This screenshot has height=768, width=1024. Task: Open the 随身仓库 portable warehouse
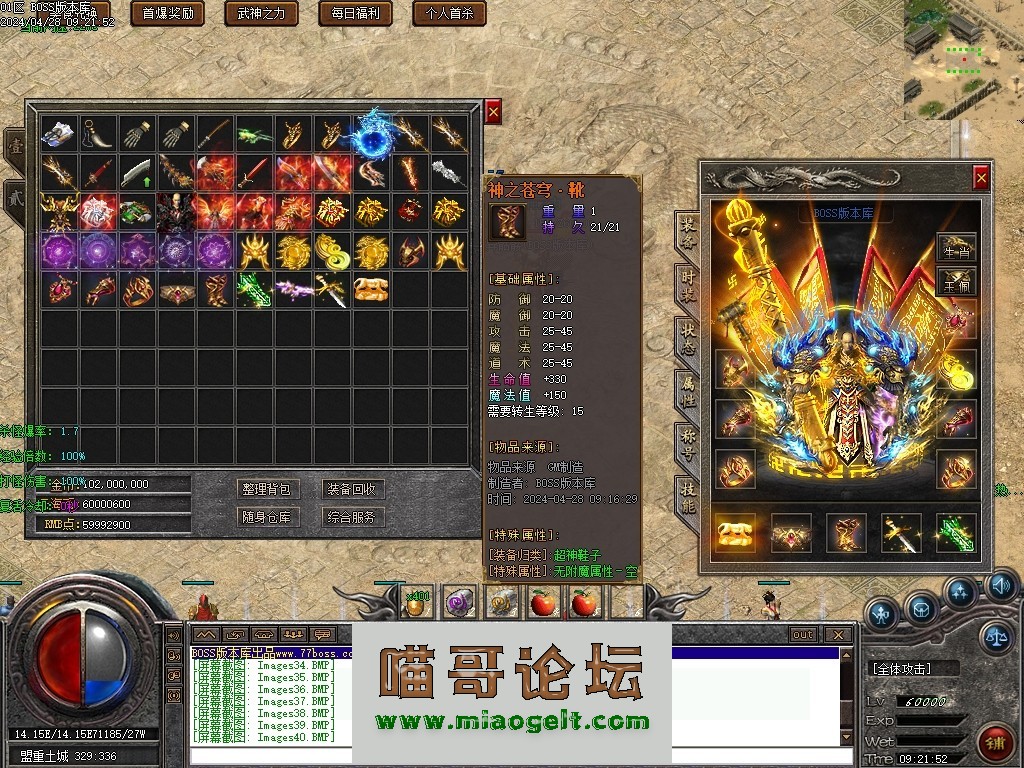pos(266,517)
